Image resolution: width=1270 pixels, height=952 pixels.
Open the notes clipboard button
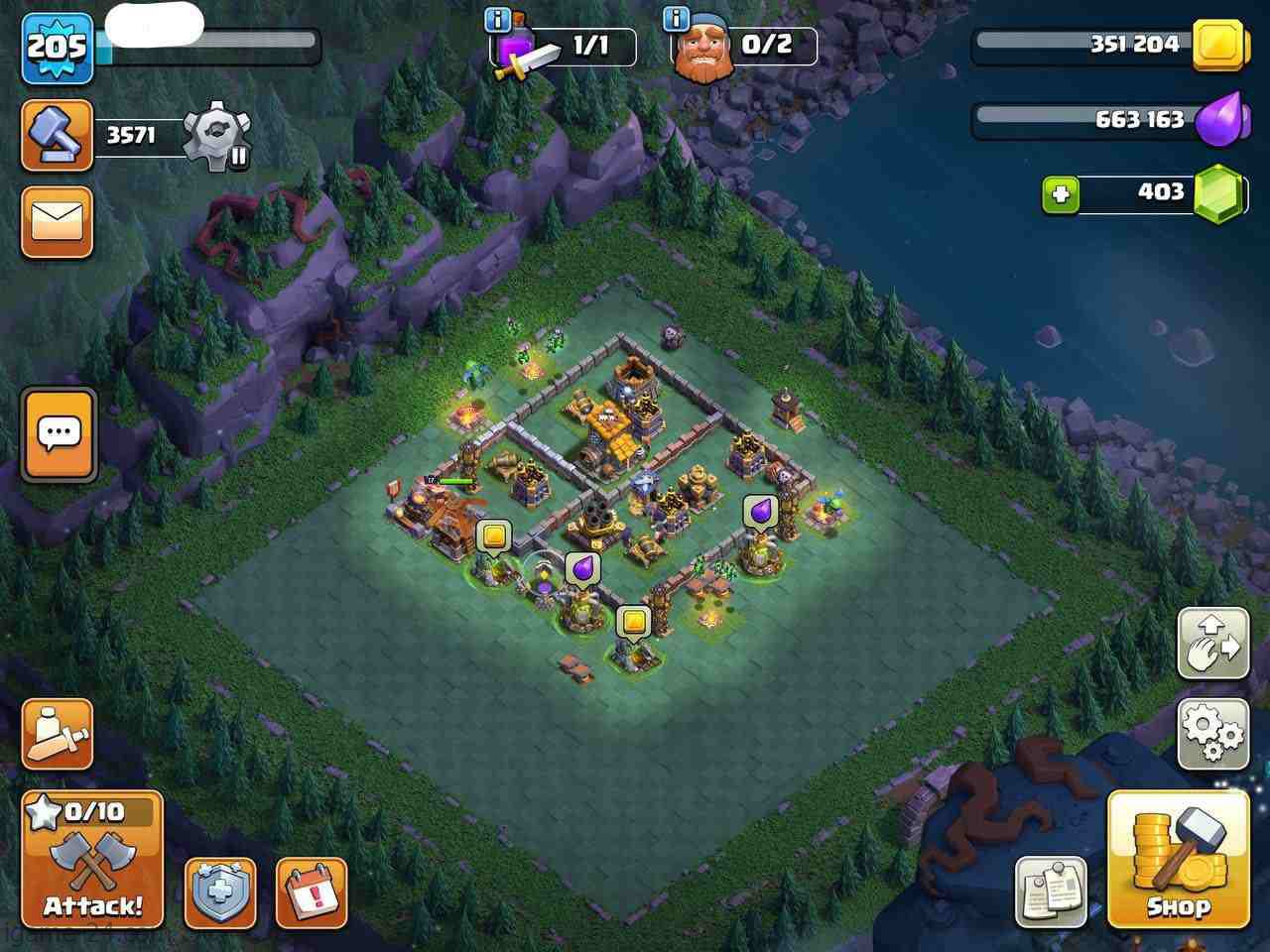pyautogui.click(x=1051, y=892)
